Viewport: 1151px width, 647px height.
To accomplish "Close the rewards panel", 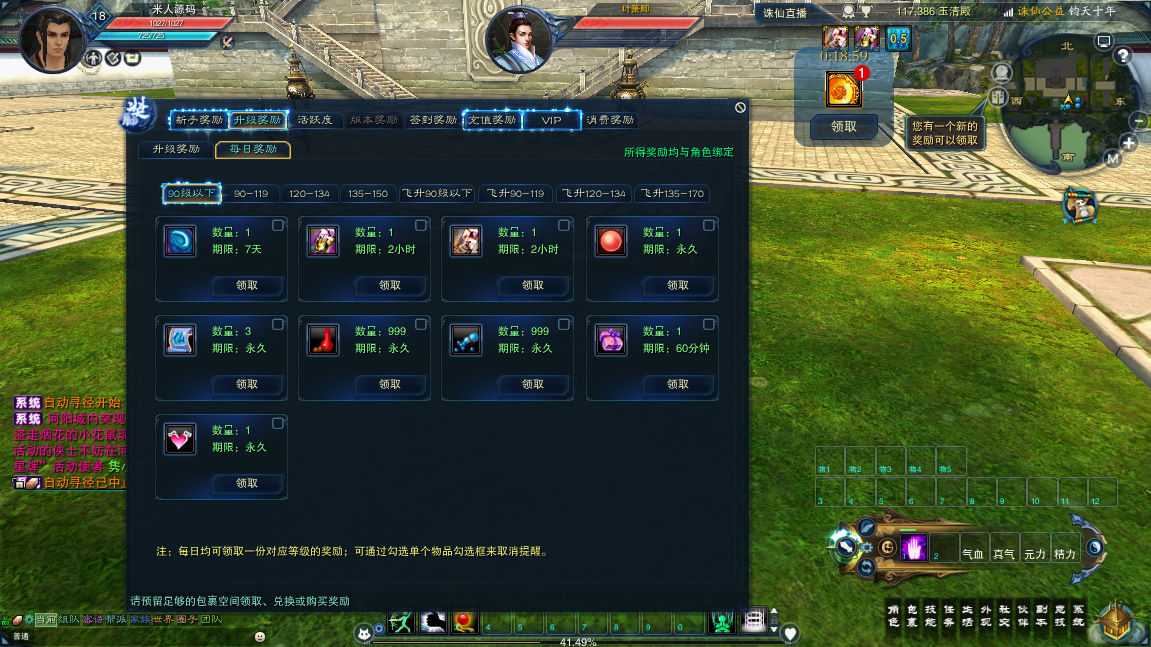I will (740, 107).
